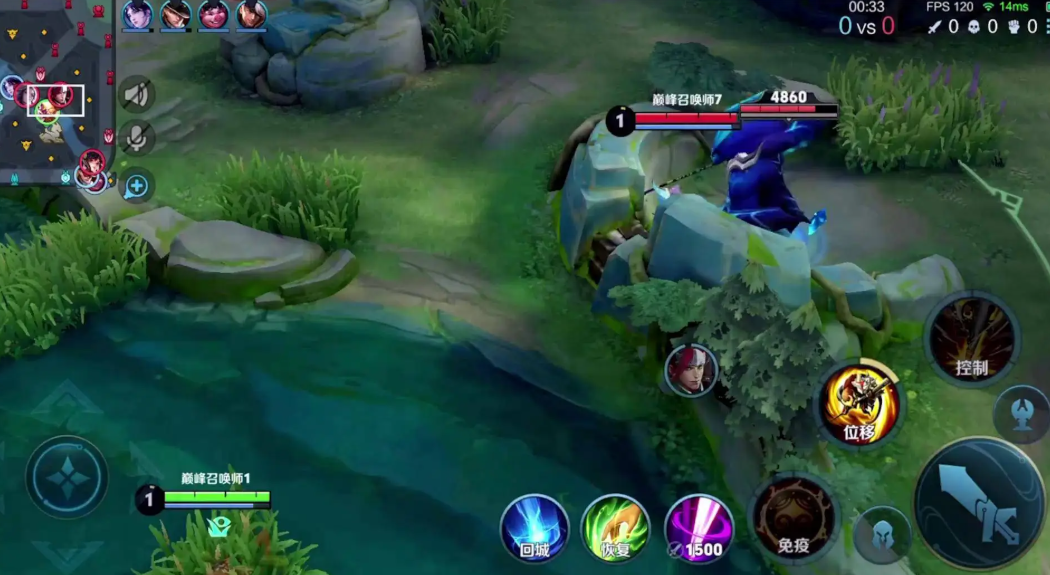
Task: Toggle the muted microphone icon
Action: (x=137, y=137)
